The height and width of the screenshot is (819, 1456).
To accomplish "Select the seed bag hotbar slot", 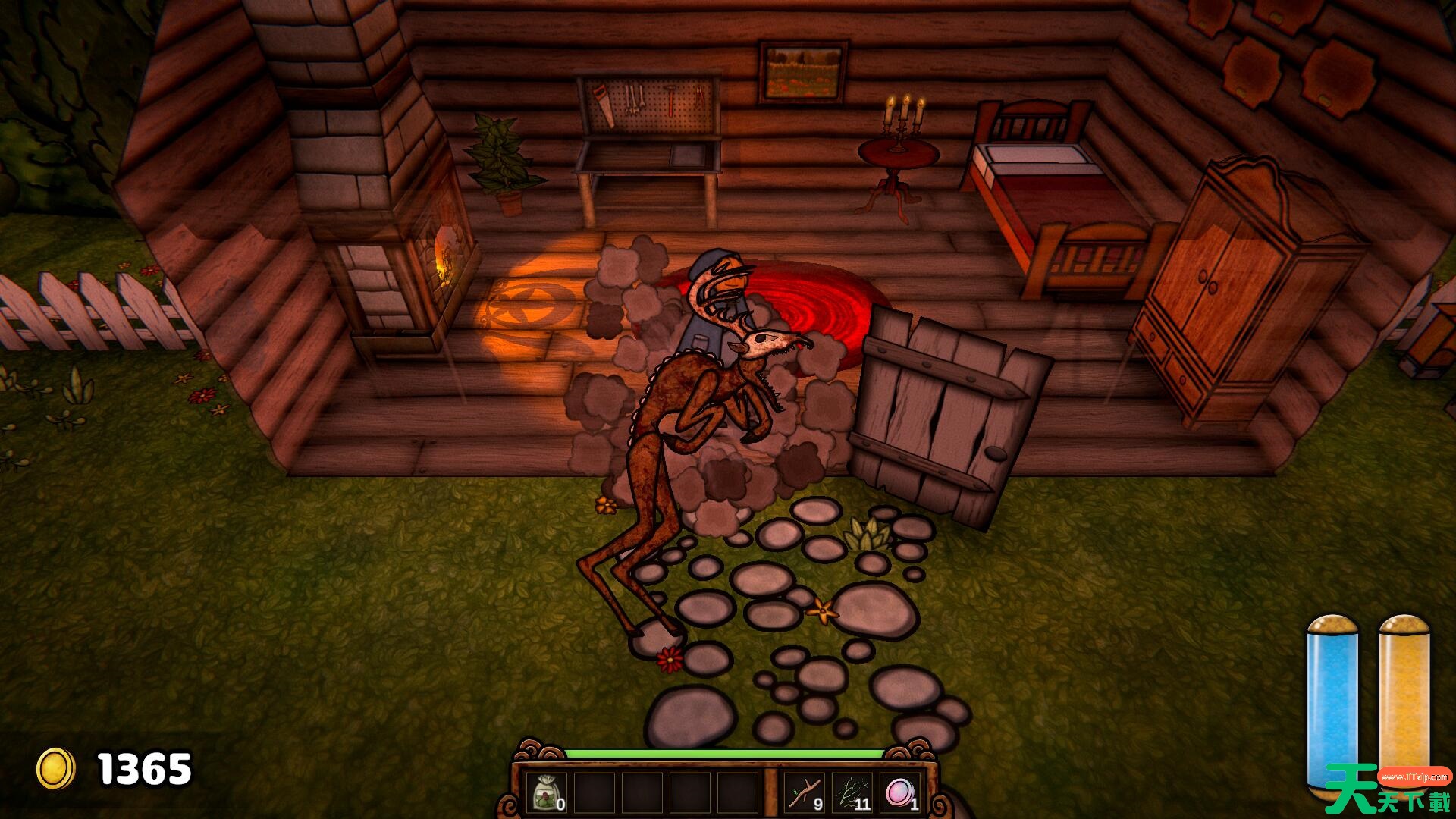I will pyautogui.click(x=547, y=793).
